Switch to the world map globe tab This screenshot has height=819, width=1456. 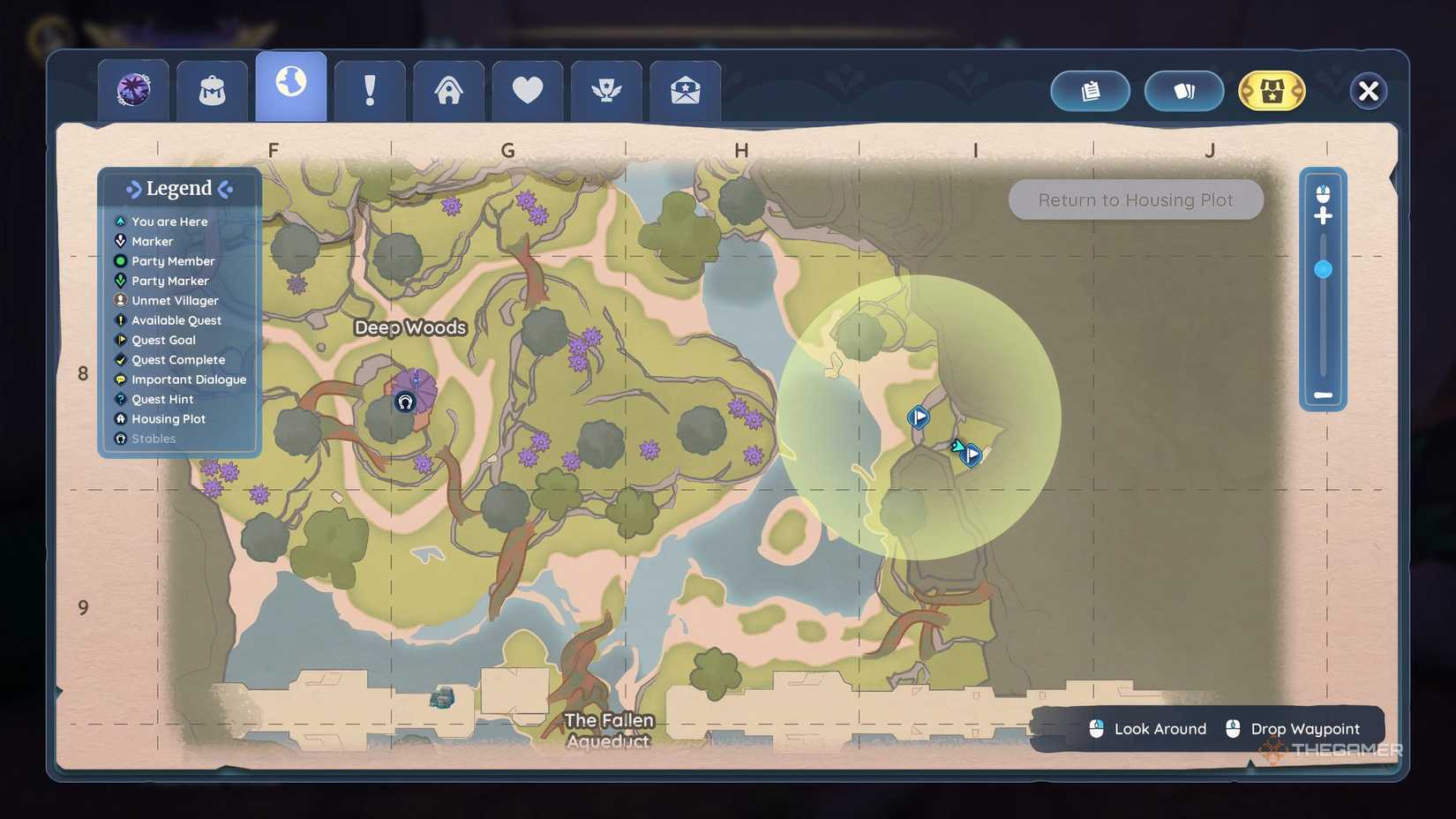pyautogui.click(x=290, y=84)
